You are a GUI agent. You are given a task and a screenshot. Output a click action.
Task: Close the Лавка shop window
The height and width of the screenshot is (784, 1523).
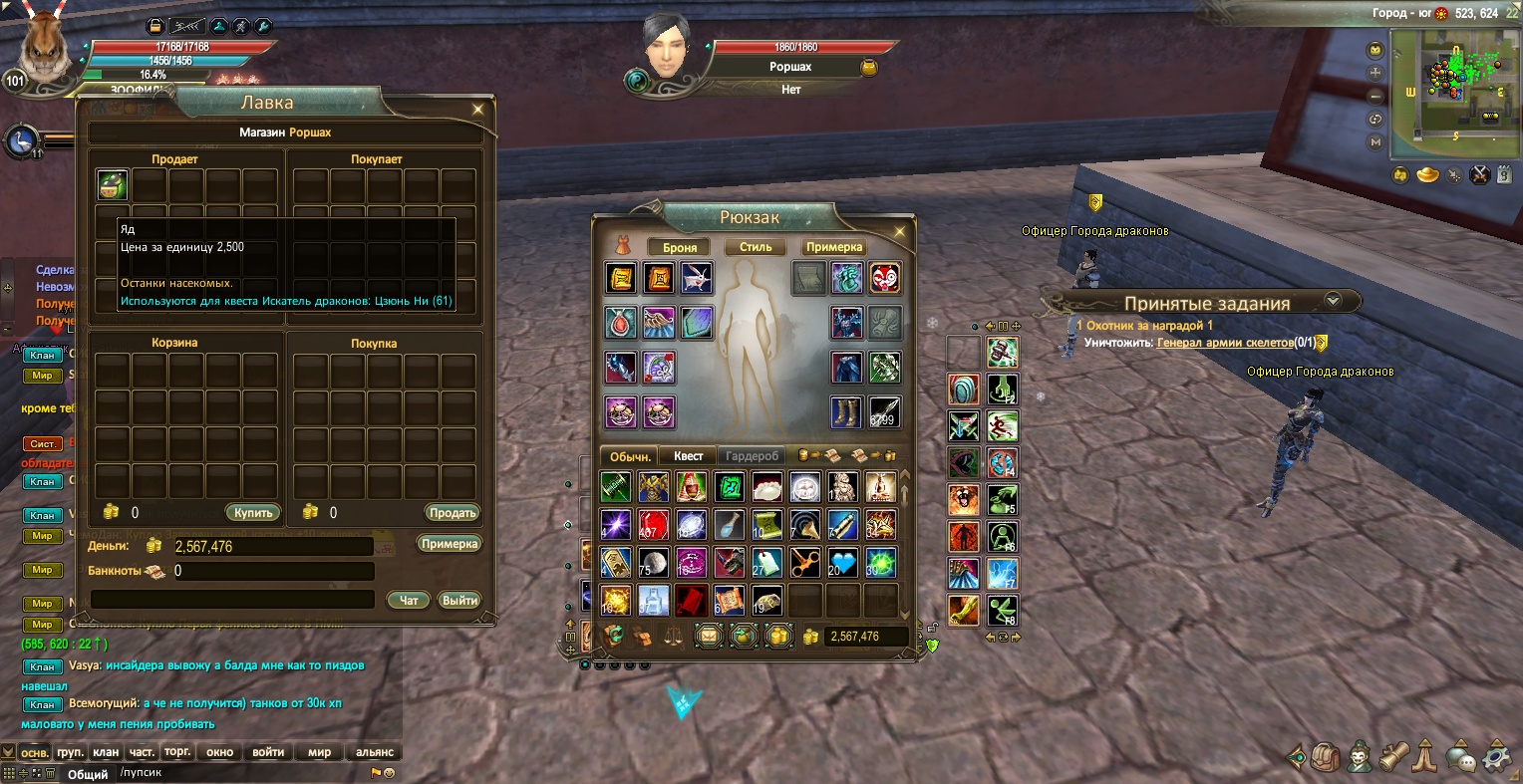(x=478, y=110)
